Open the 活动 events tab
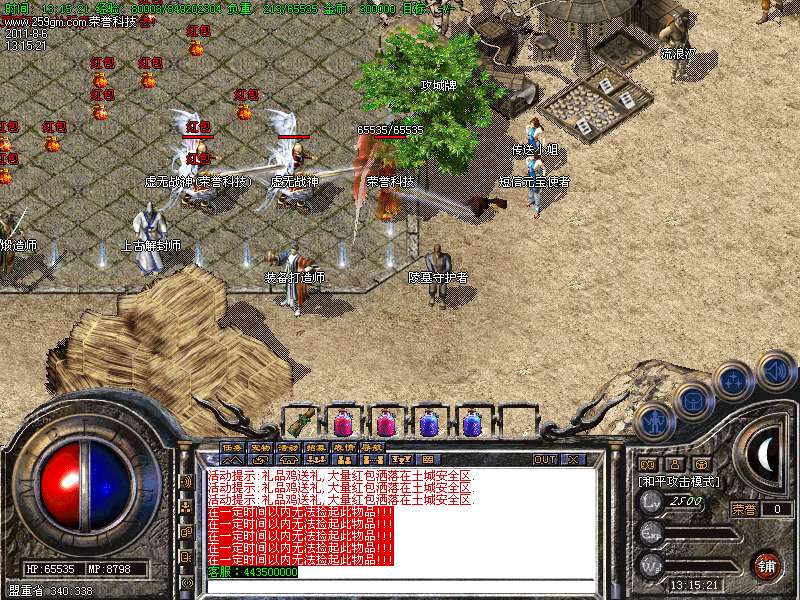This screenshot has height=600, width=800. 288,447
